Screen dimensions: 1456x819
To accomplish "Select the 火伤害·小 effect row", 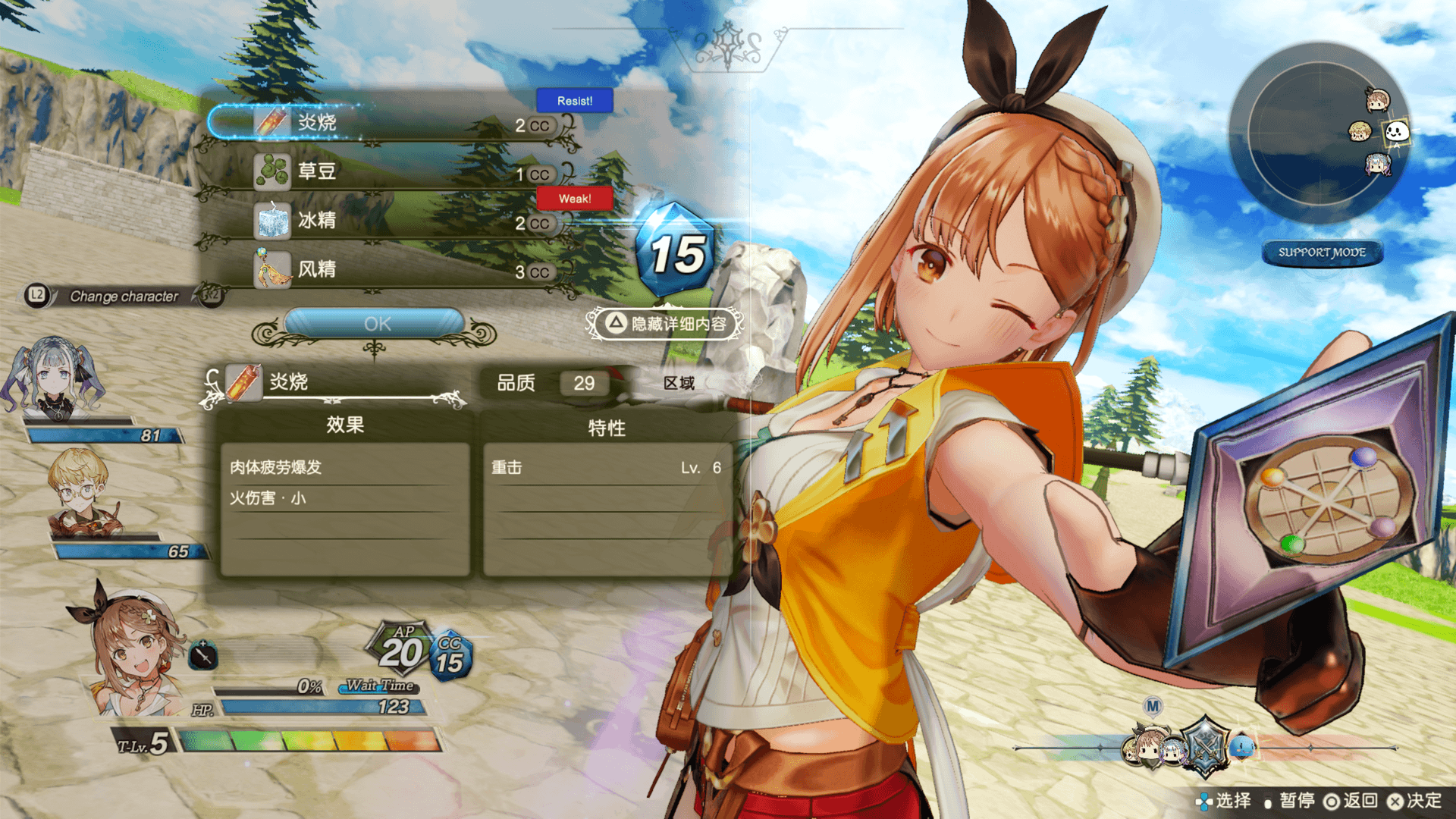I will click(345, 498).
